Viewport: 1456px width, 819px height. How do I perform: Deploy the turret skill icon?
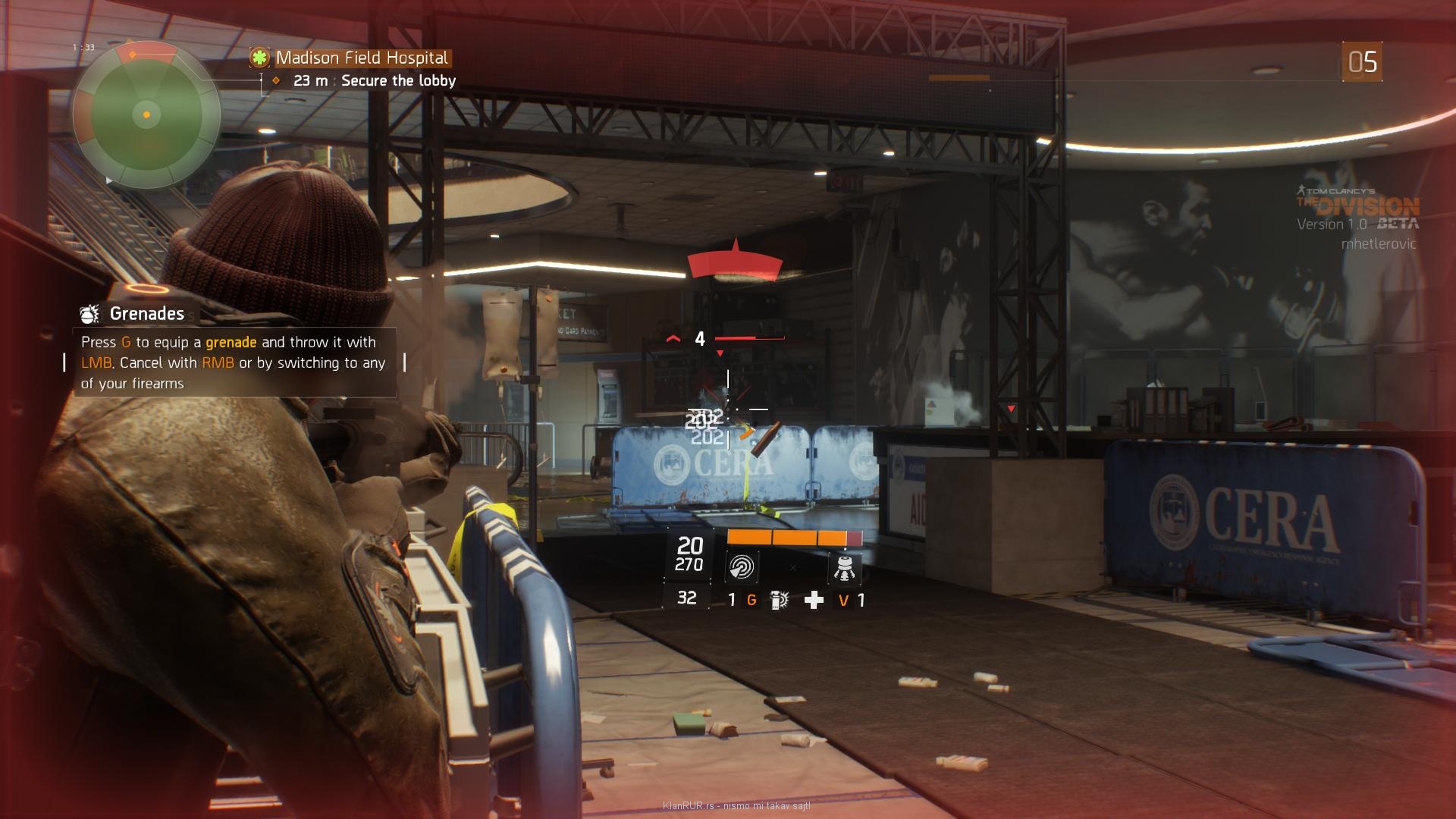(x=844, y=567)
